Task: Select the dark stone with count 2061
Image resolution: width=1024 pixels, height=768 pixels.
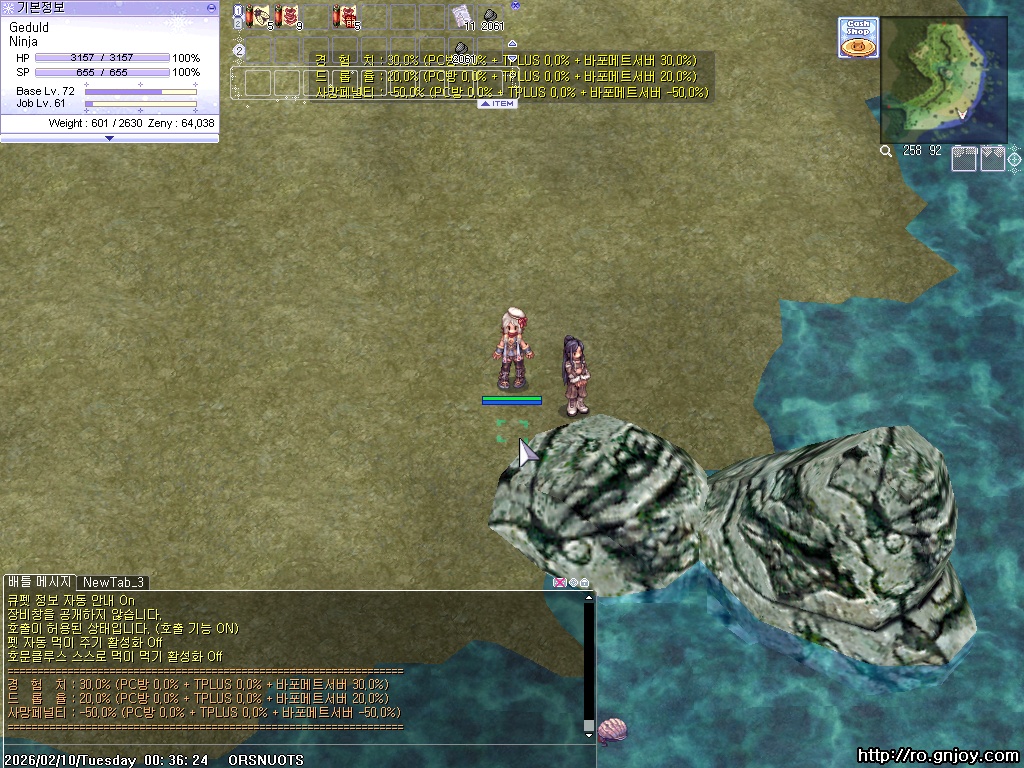Action: [x=491, y=16]
